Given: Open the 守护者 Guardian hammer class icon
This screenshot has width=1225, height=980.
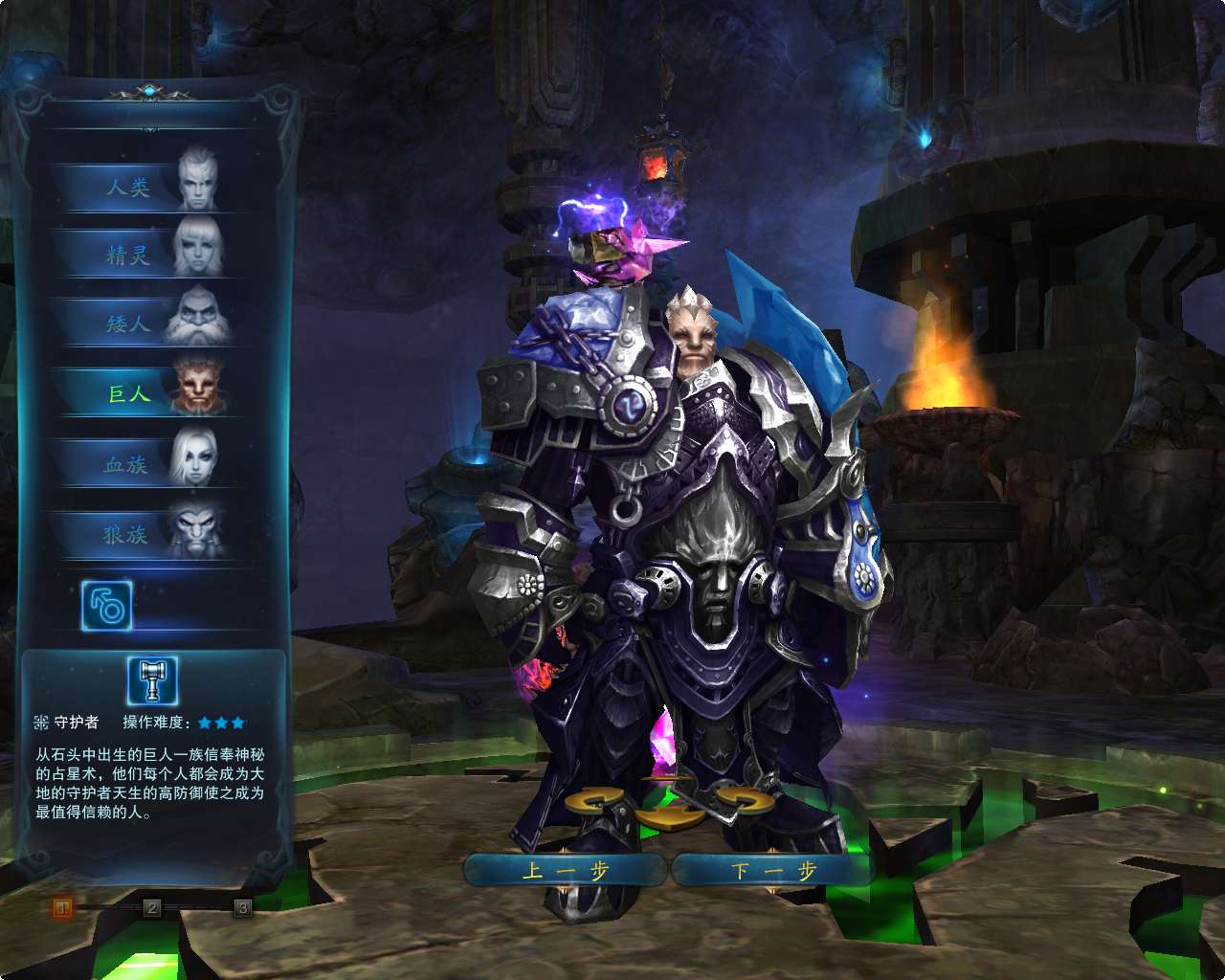Looking at the screenshot, I should coord(153,679).
